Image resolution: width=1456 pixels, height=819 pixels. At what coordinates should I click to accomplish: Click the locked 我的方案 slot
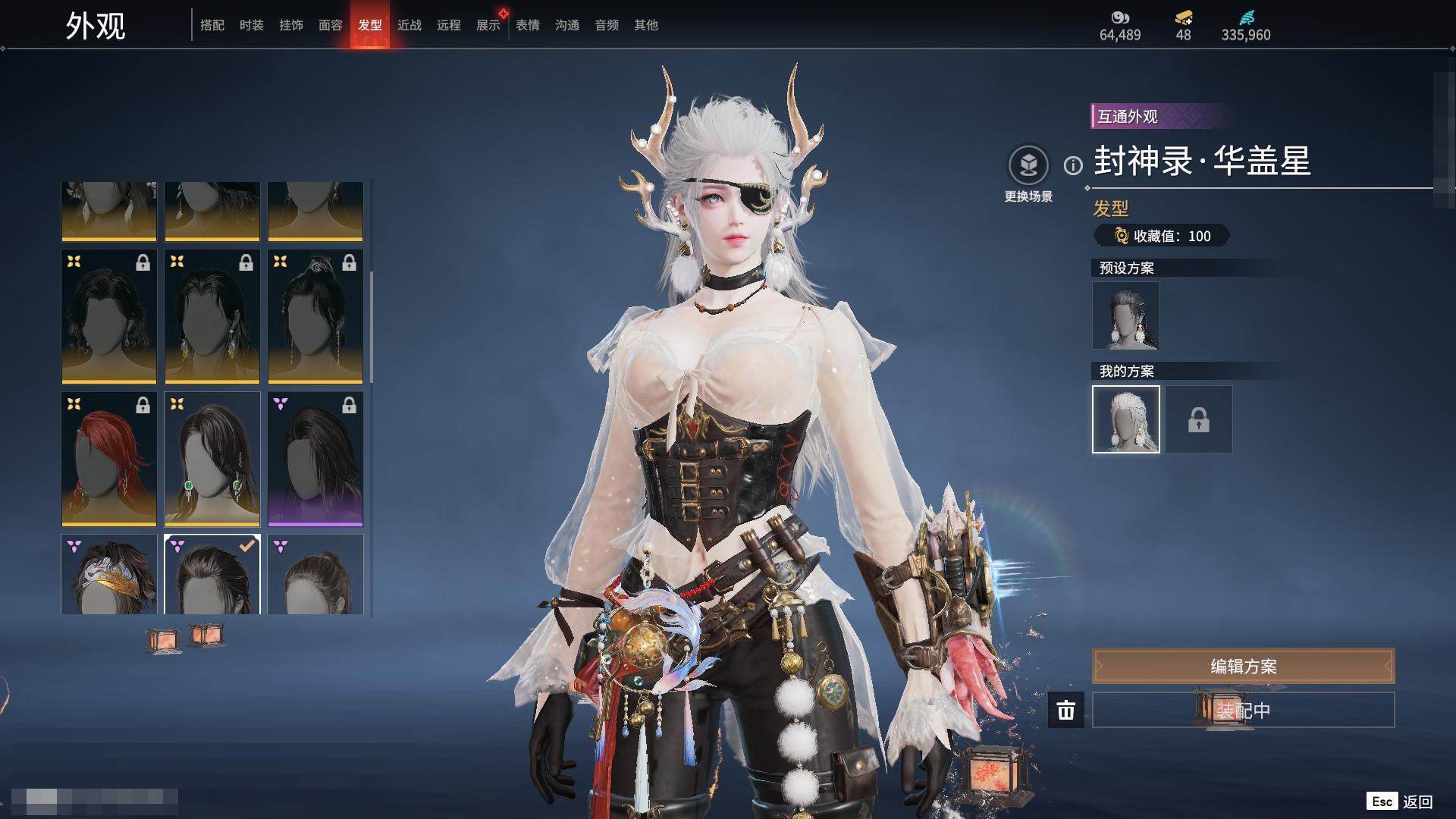1199,419
